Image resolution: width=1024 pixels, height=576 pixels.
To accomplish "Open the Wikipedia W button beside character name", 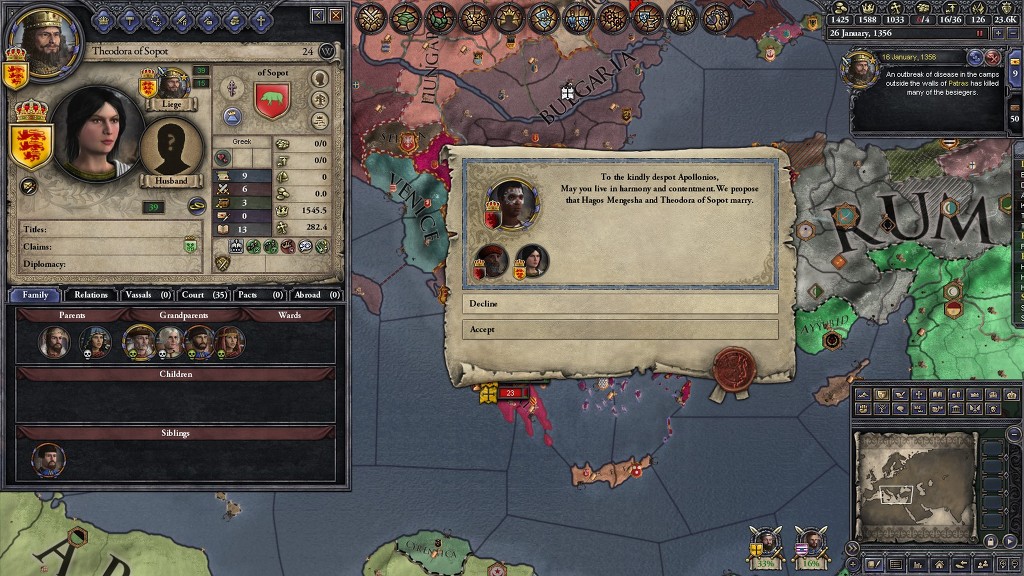I will click(x=327, y=51).
